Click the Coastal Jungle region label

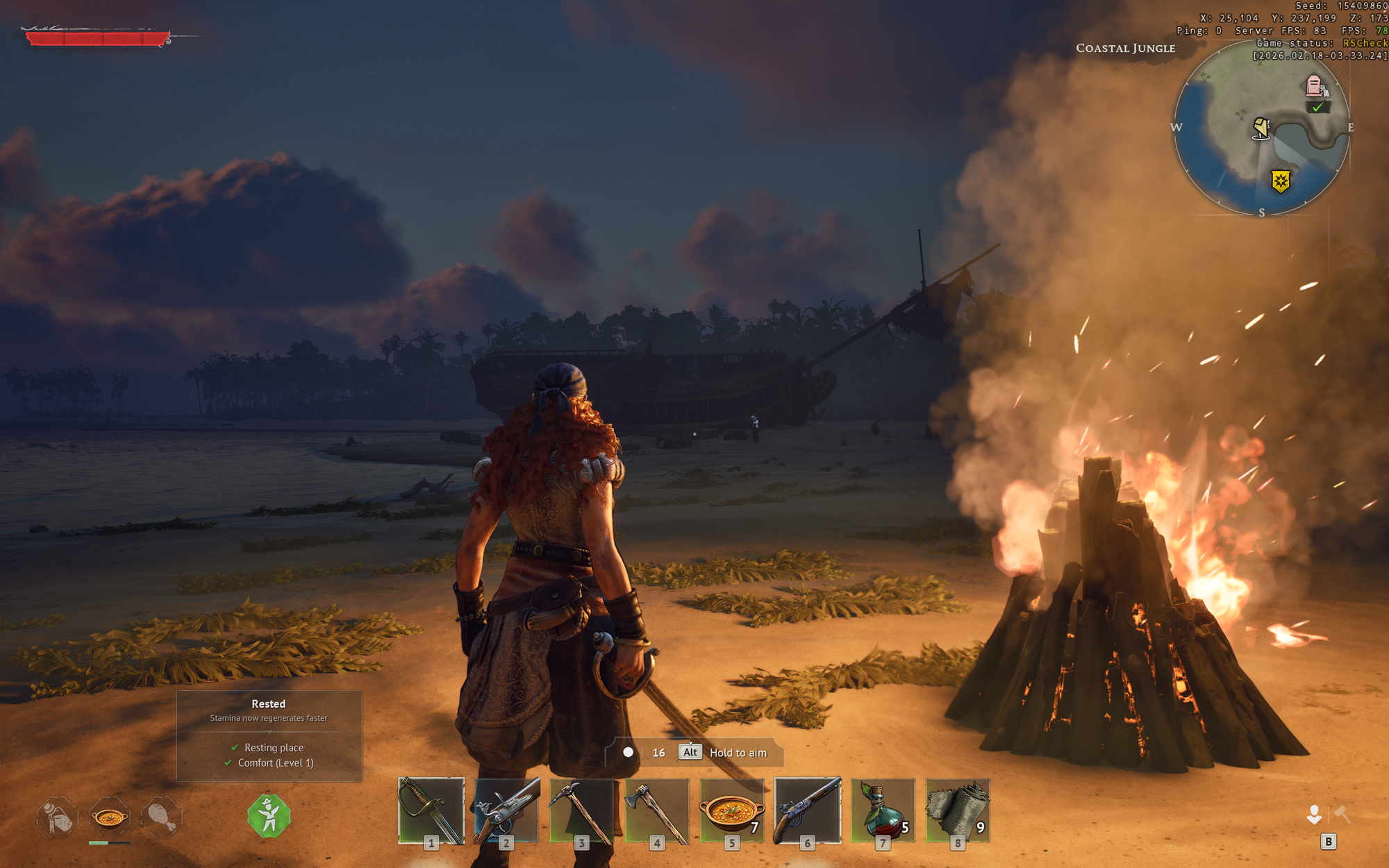1125,48
